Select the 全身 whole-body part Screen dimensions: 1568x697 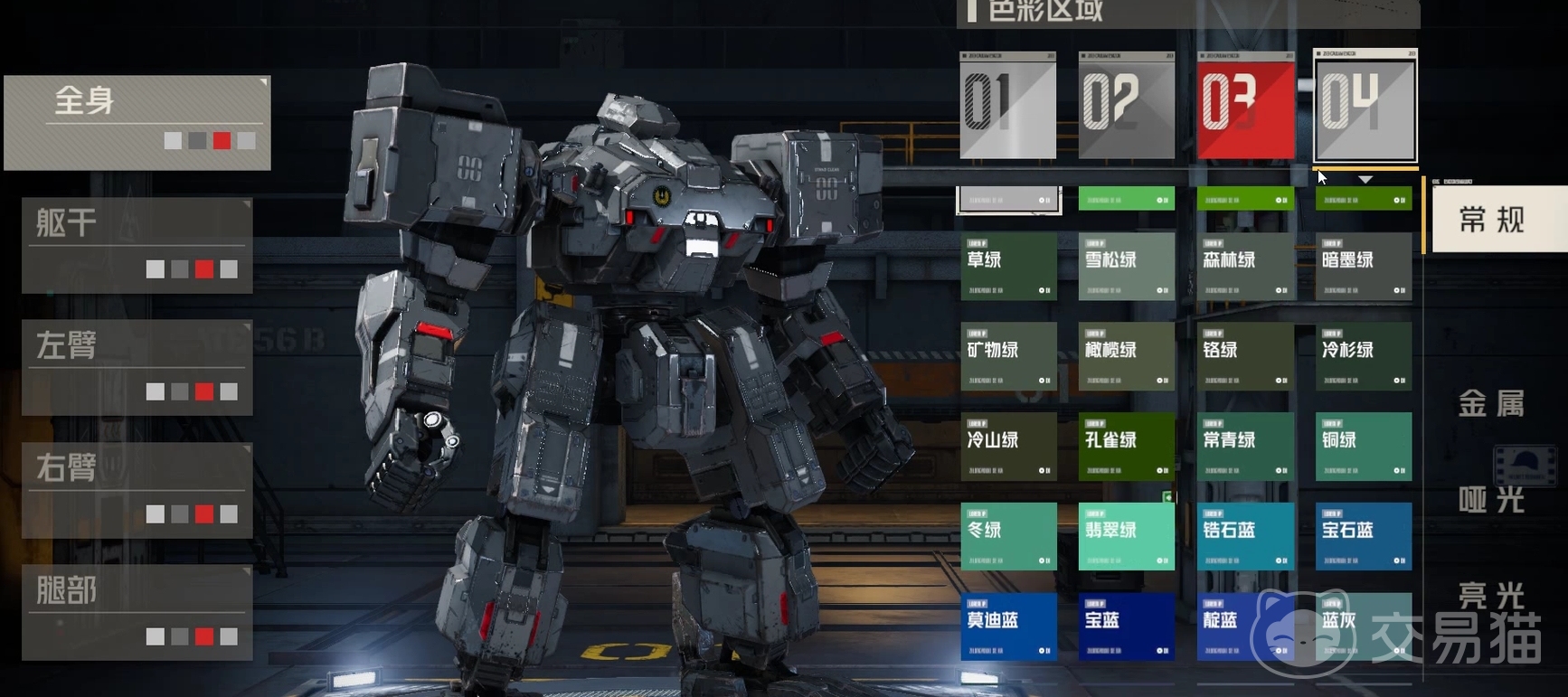pyautogui.click(x=137, y=122)
